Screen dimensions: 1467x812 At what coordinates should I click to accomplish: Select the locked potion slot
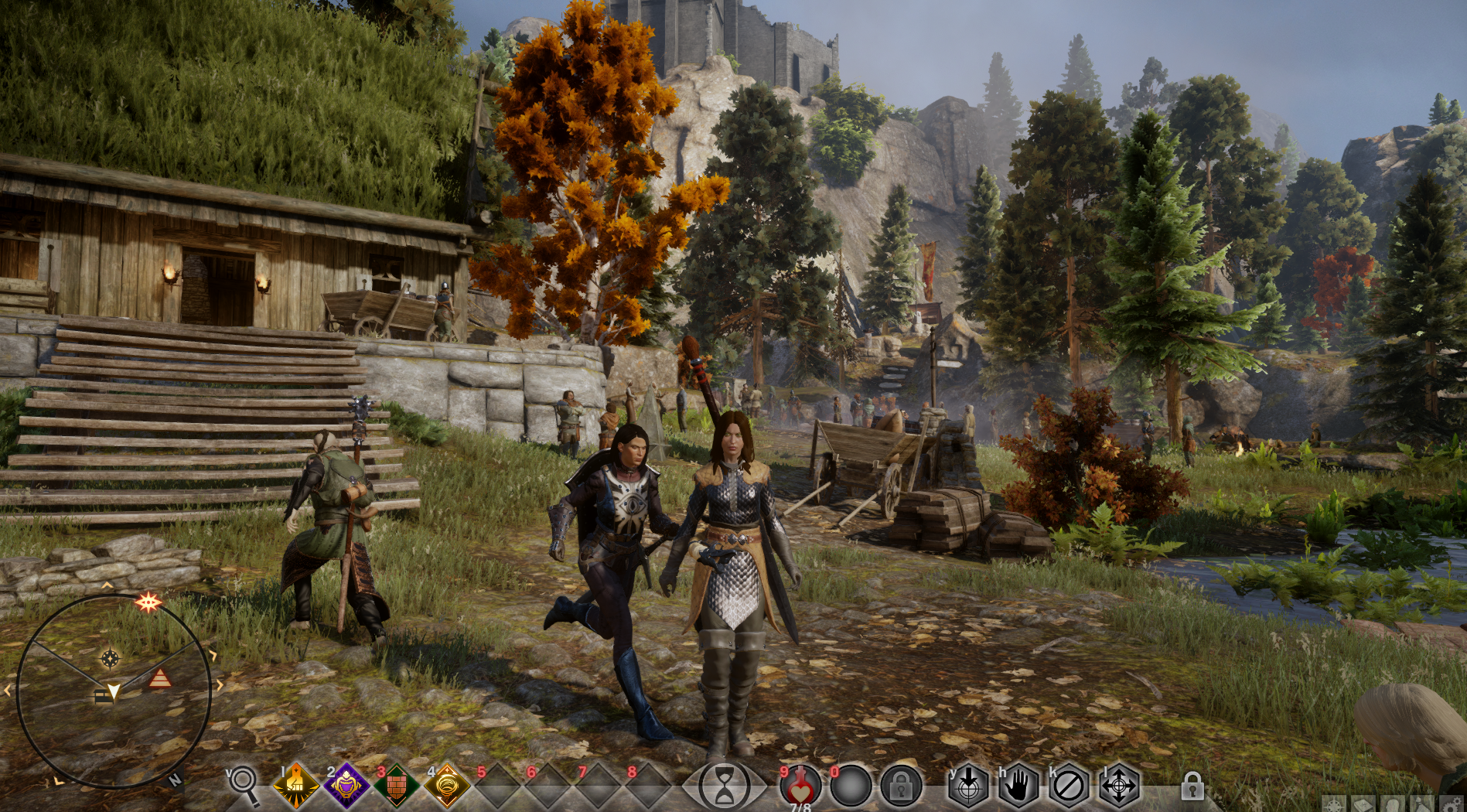tap(900, 786)
